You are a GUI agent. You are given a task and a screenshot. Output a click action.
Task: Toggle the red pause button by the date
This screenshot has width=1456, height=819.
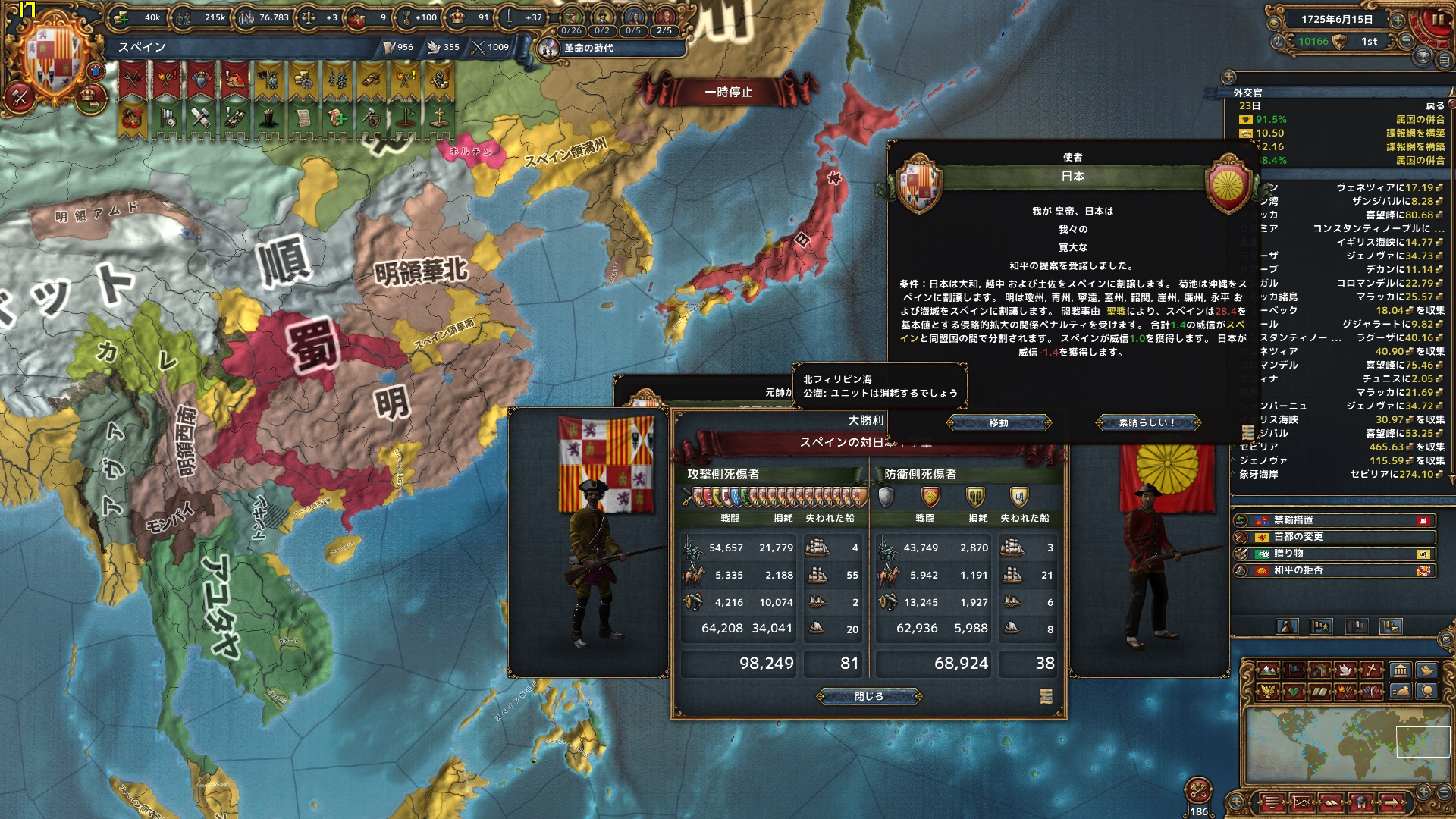[1436, 20]
